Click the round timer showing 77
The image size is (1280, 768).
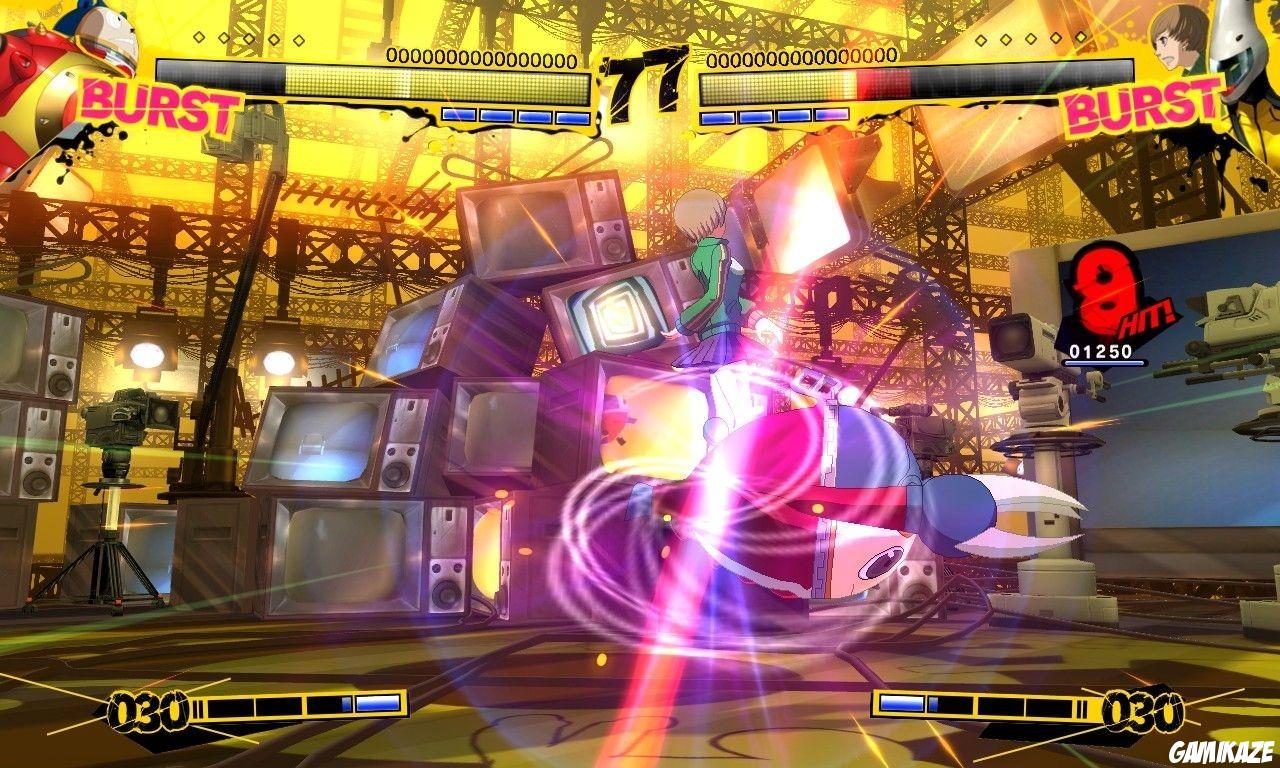pos(640,75)
